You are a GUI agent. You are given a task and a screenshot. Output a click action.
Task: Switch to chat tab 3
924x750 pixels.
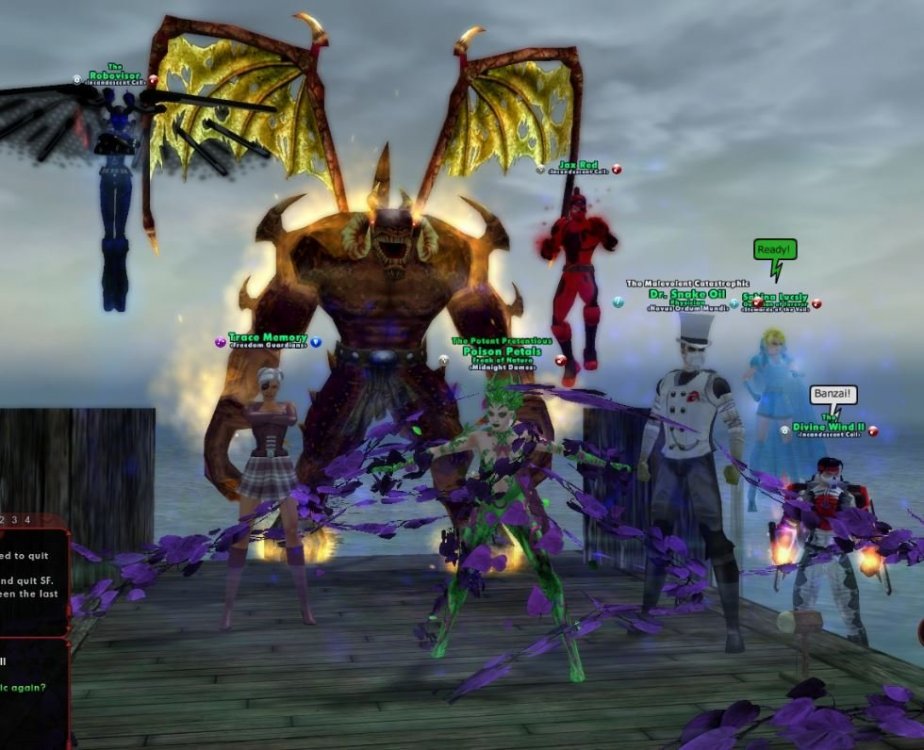pos(14,520)
